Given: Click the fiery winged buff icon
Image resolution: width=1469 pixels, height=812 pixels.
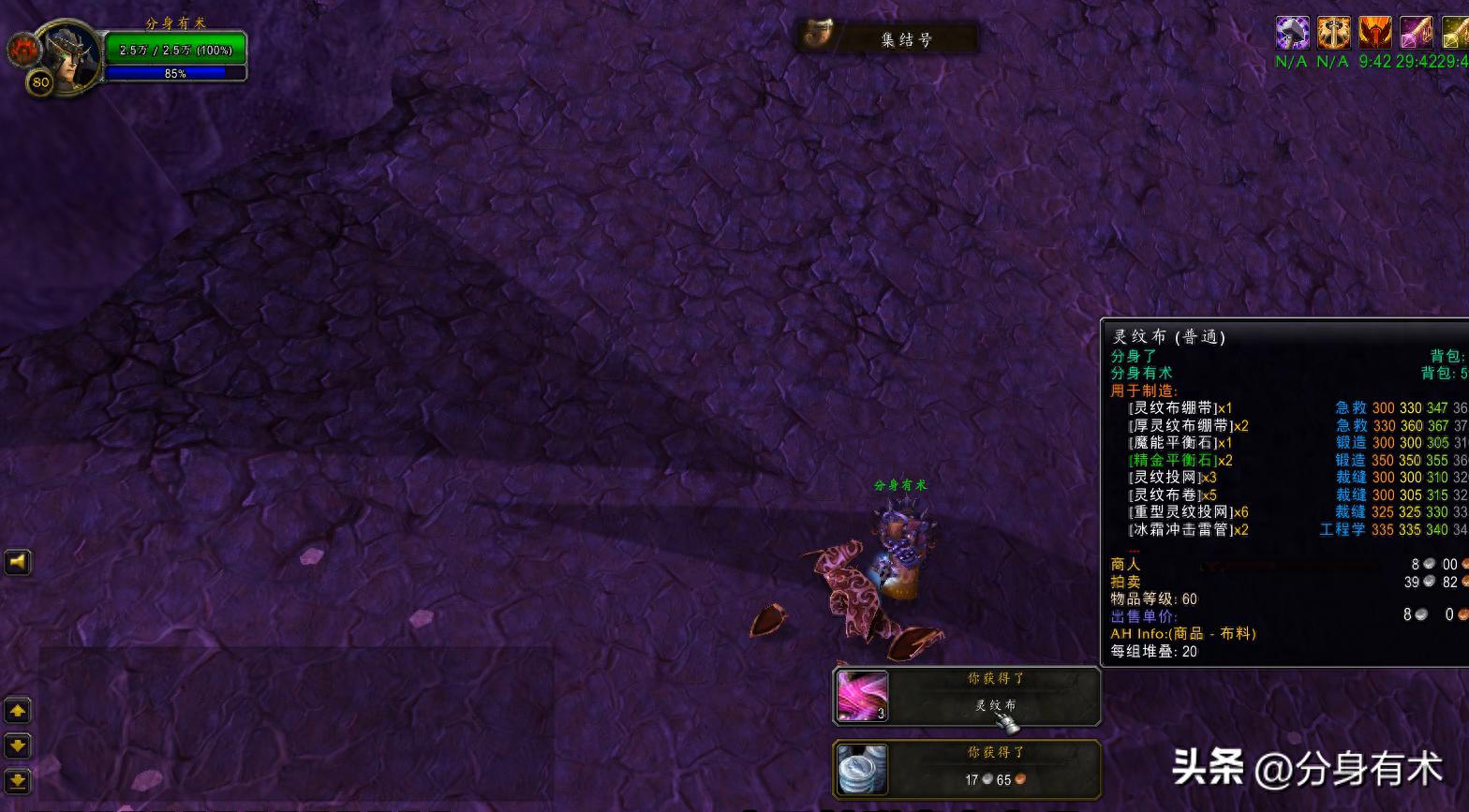Looking at the screenshot, I should coord(1374,33).
